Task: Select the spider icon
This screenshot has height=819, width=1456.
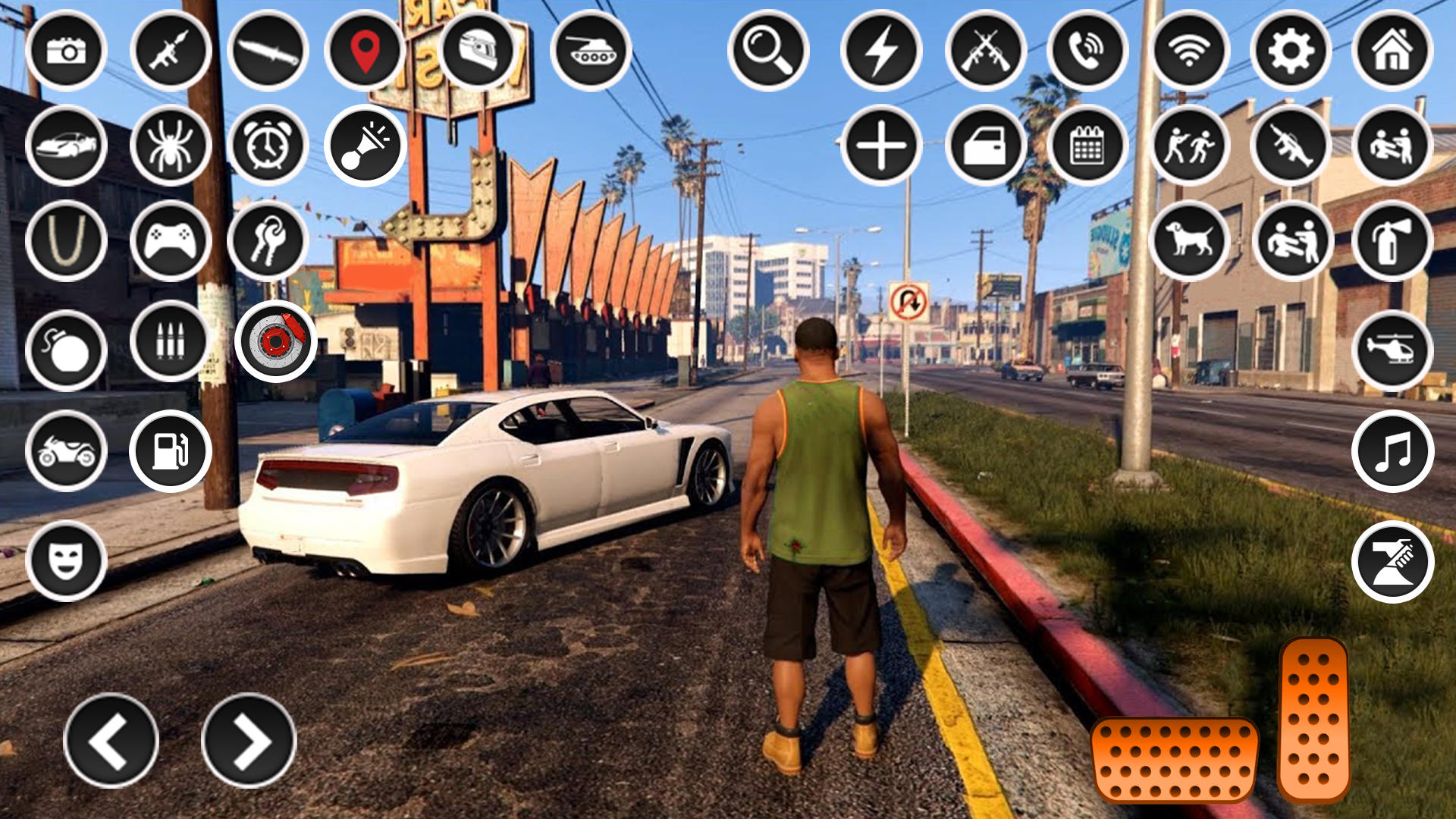Action: [171, 145]
